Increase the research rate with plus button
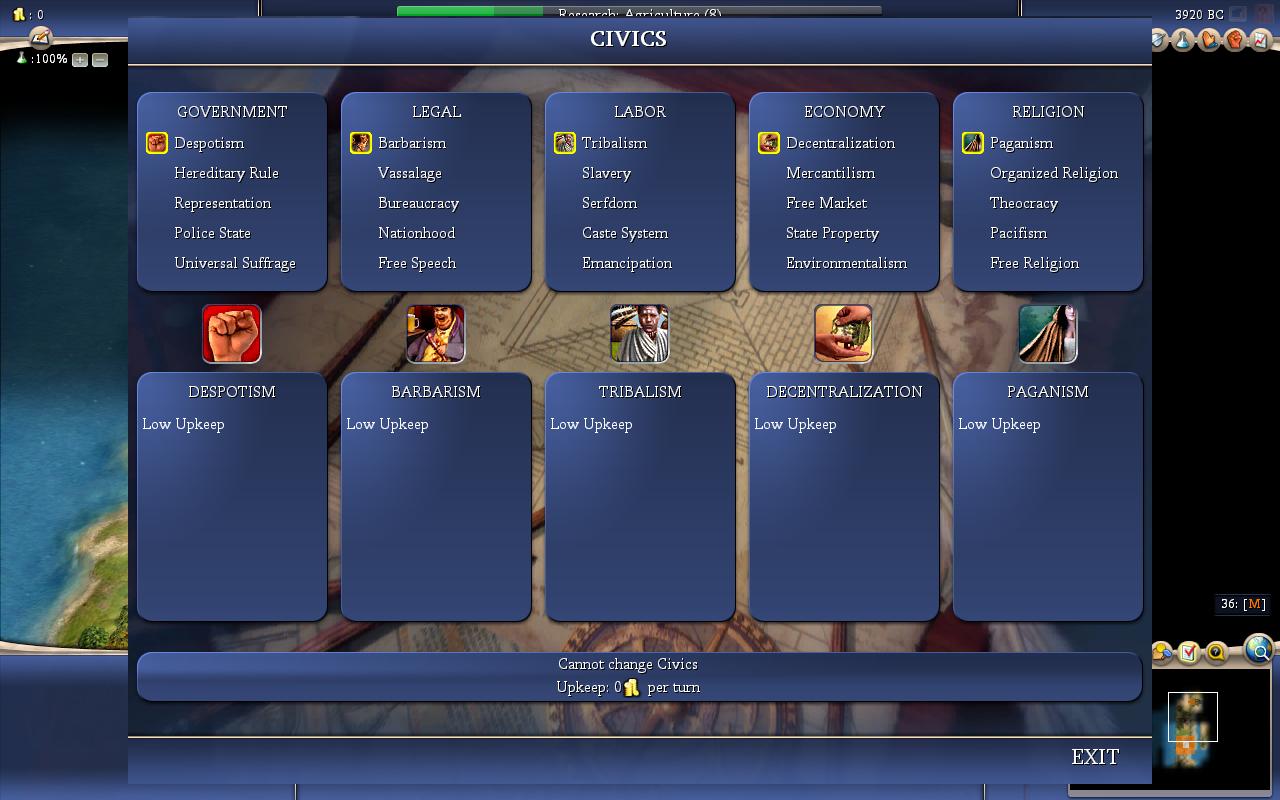The width and height of the screenshot is (1280, 800). click(80, 60)
